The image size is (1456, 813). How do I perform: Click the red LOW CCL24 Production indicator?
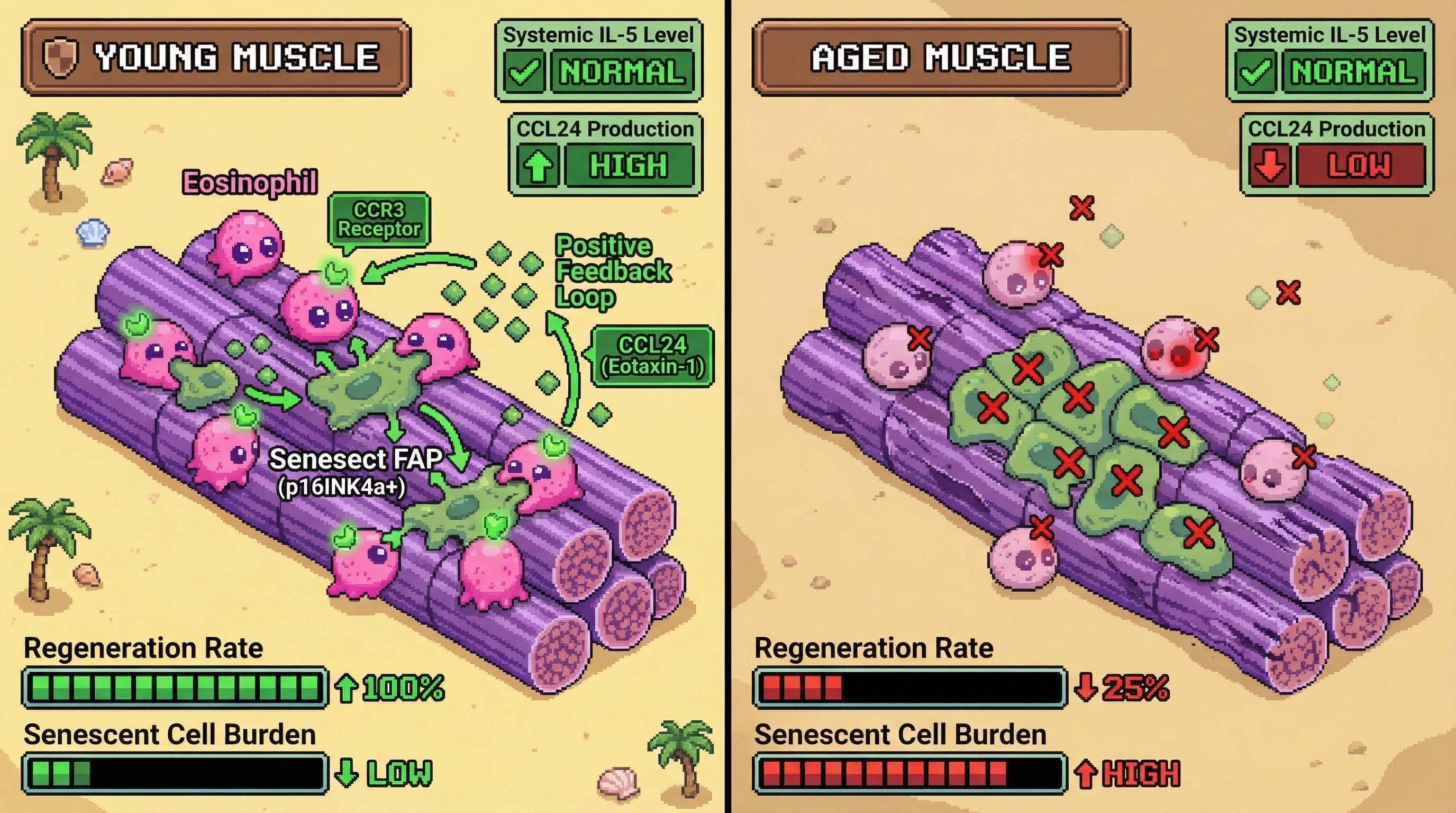pos(1359,165)
